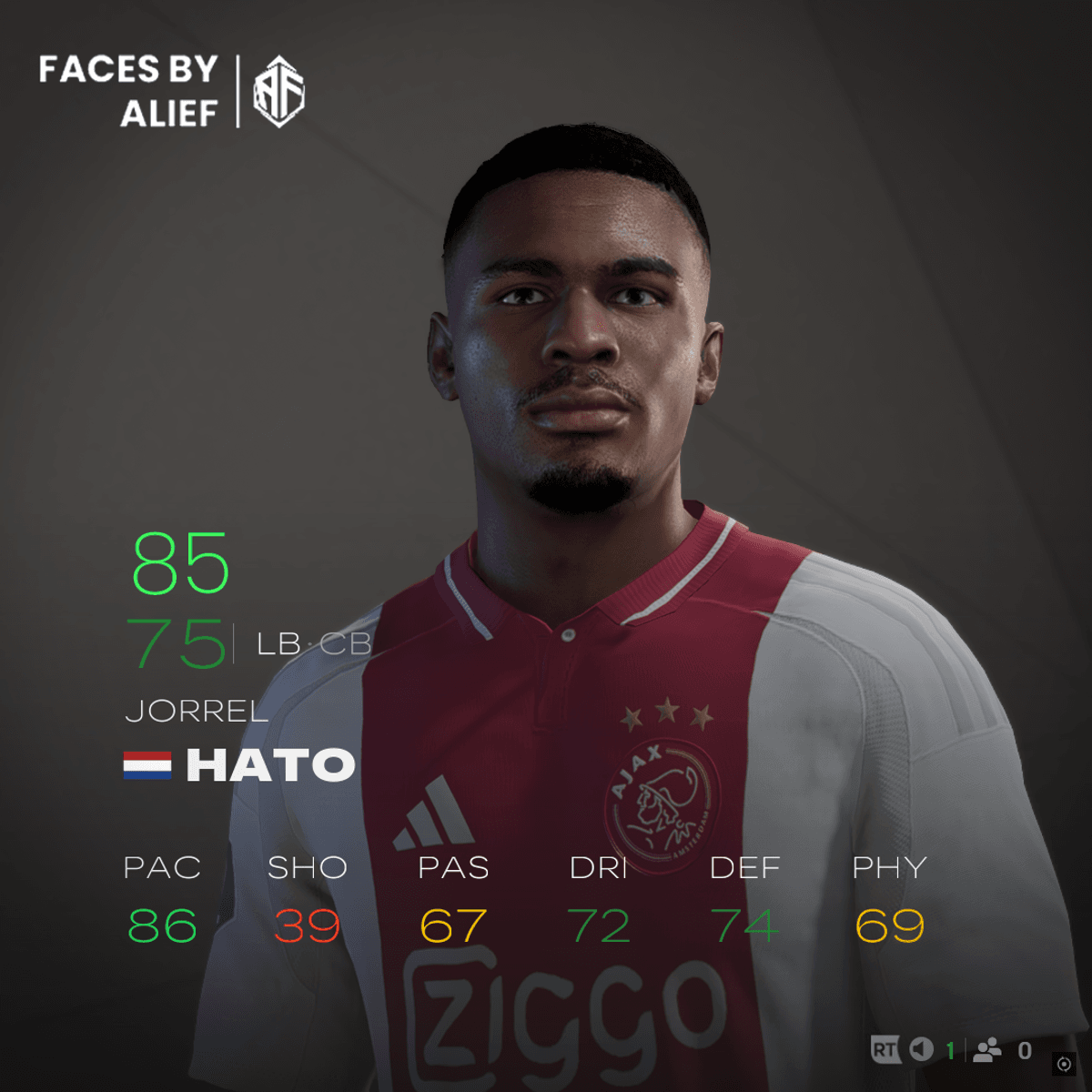Click the circular arrows icon in the corner
The image size is (1092, 1092).
point(1064,1064)
